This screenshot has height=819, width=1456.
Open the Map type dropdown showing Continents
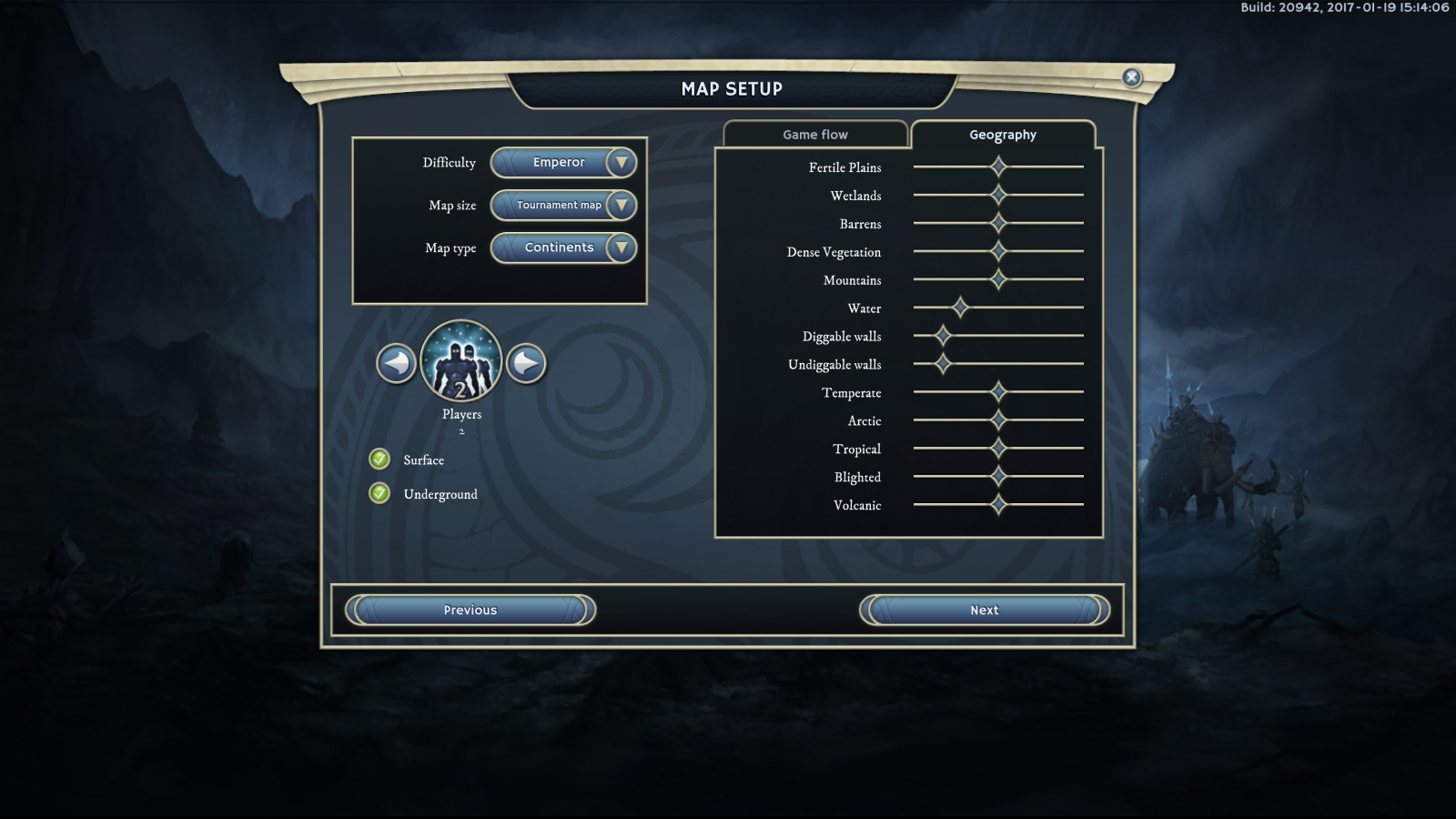click(563, 248)
